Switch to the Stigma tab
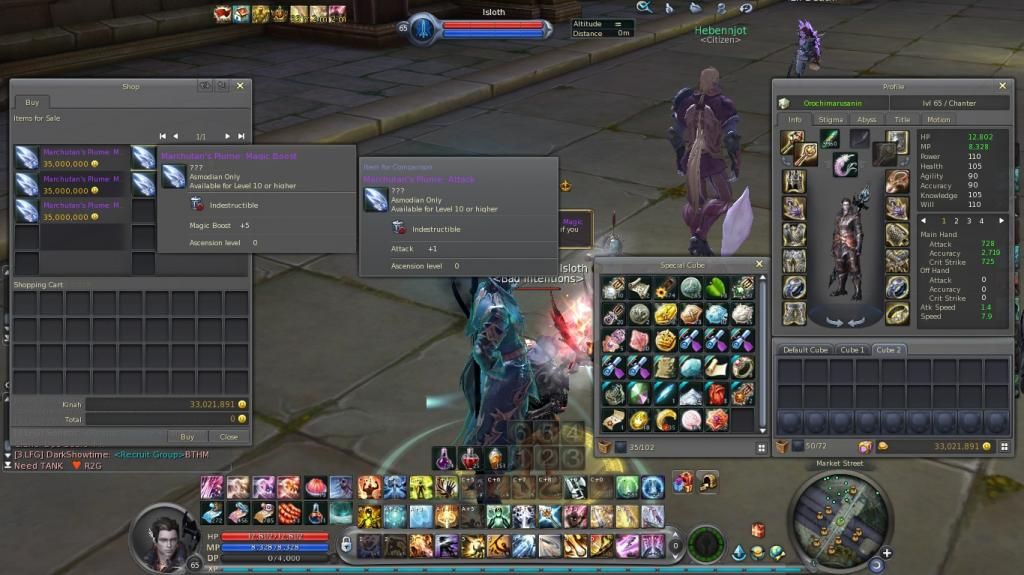The image size is (1024, 575). click(x=830, y=119)
